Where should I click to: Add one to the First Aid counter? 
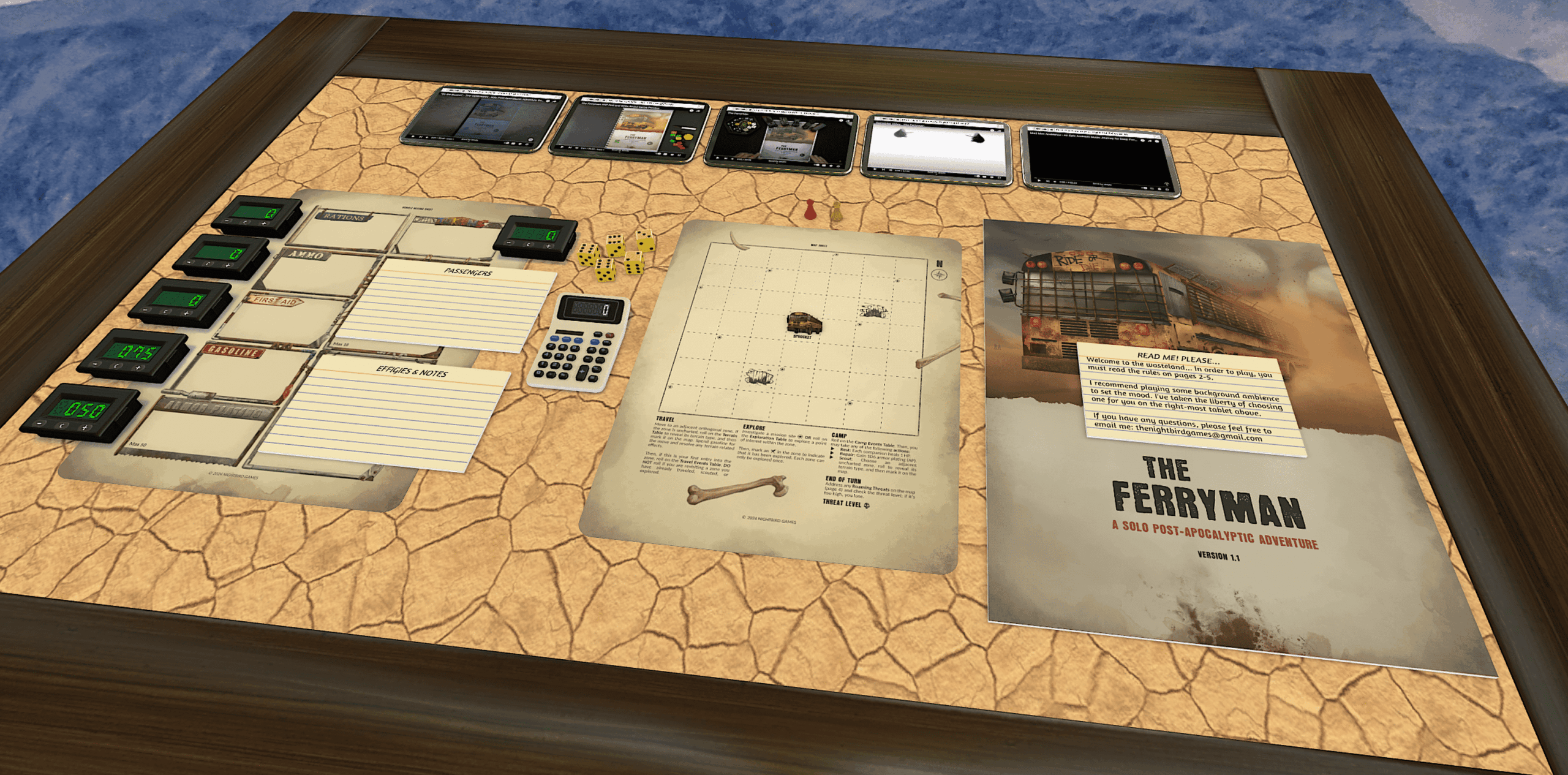[187, 314]
